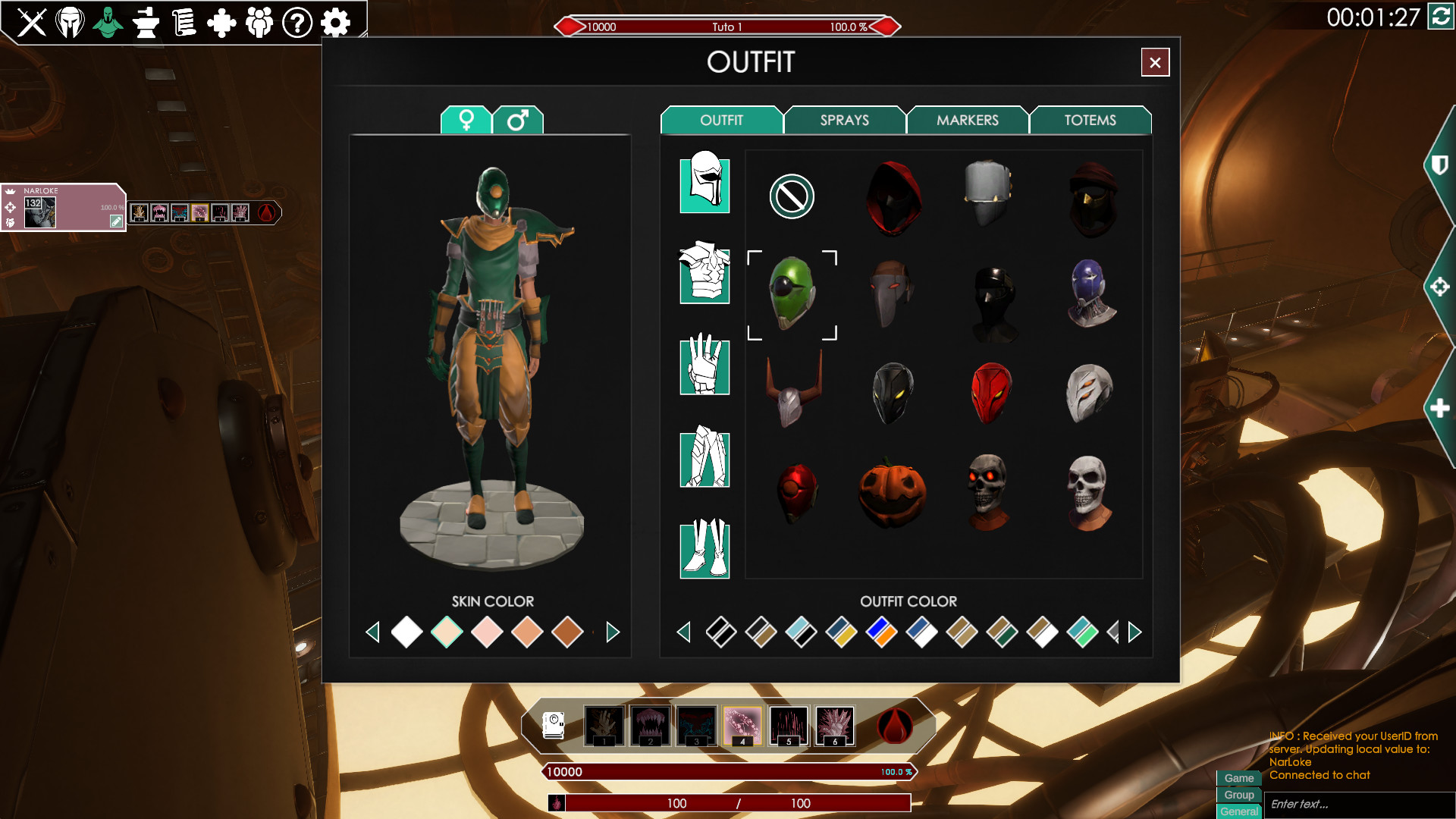
Task: Choose the blue and orange outfit color
Action: 881,632
